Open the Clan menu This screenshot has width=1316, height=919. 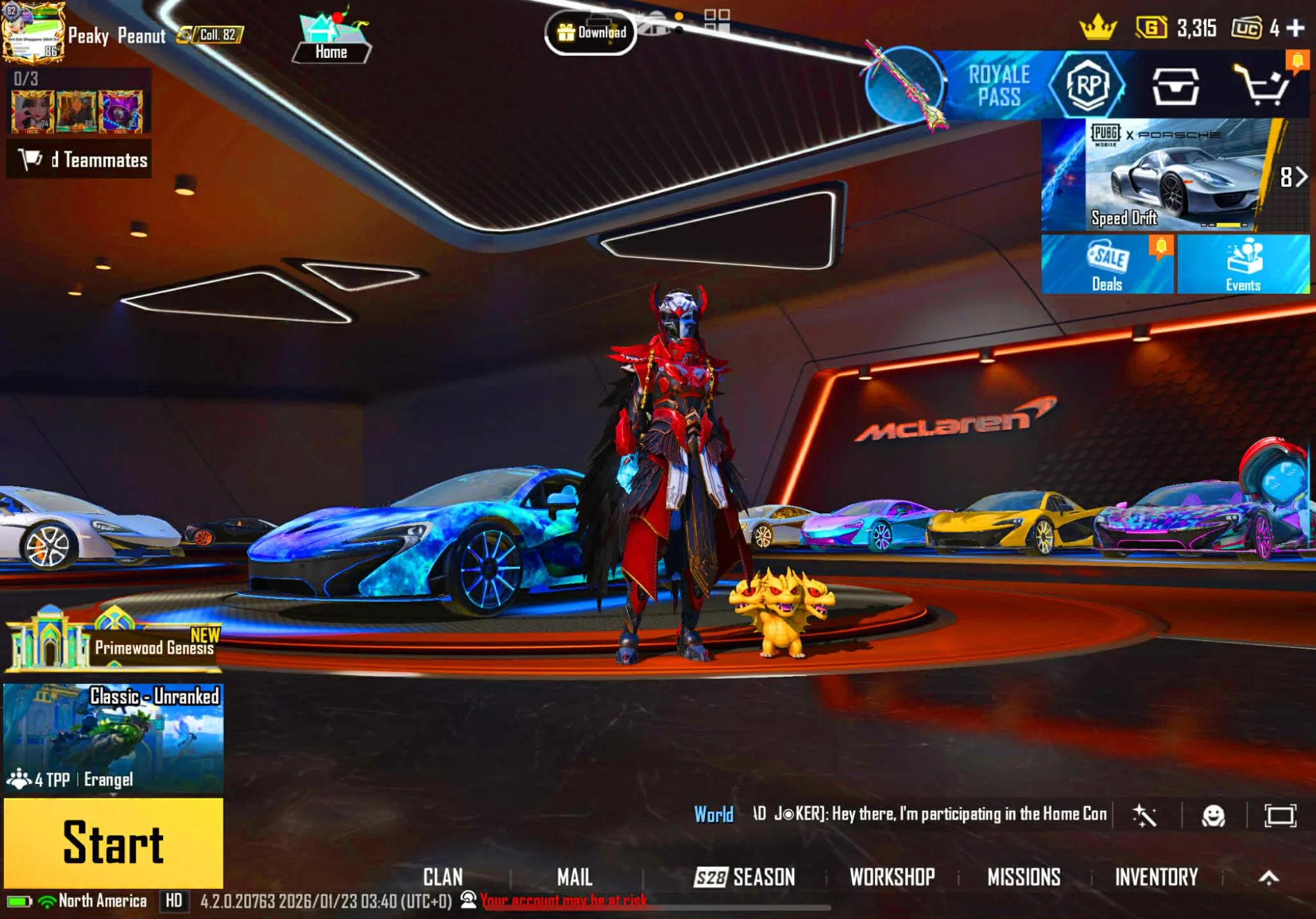click(x=443, y=877)
